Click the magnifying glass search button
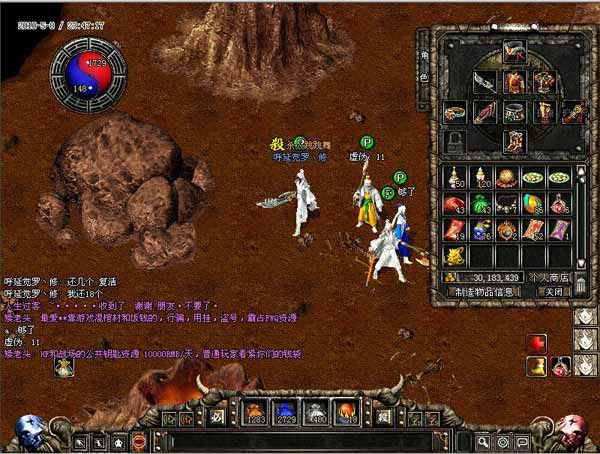 pyautogui.click(x=482, y=441)
